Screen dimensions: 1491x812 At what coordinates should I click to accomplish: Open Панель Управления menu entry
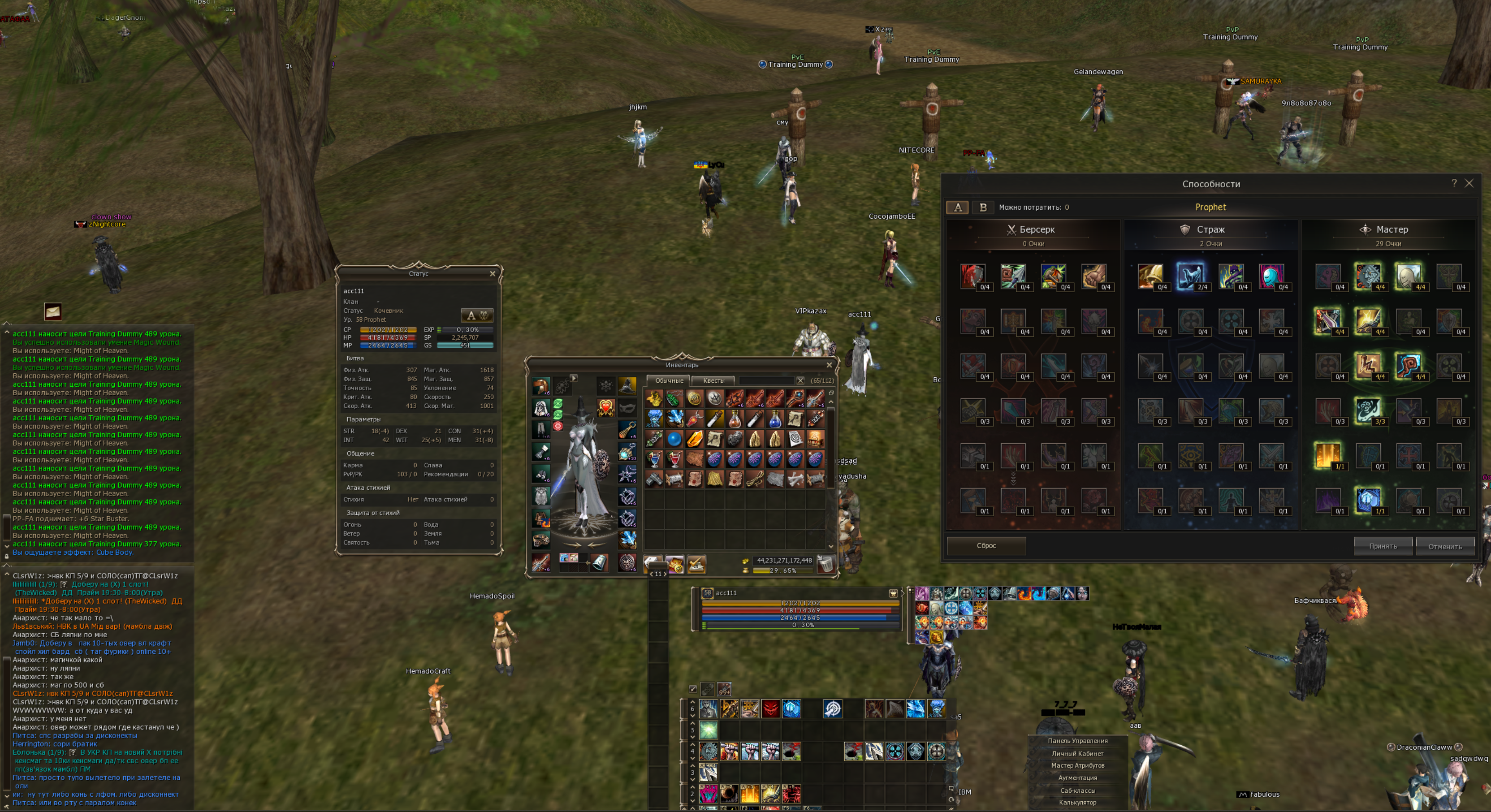pyautogui.click(x=1077, y=741)
